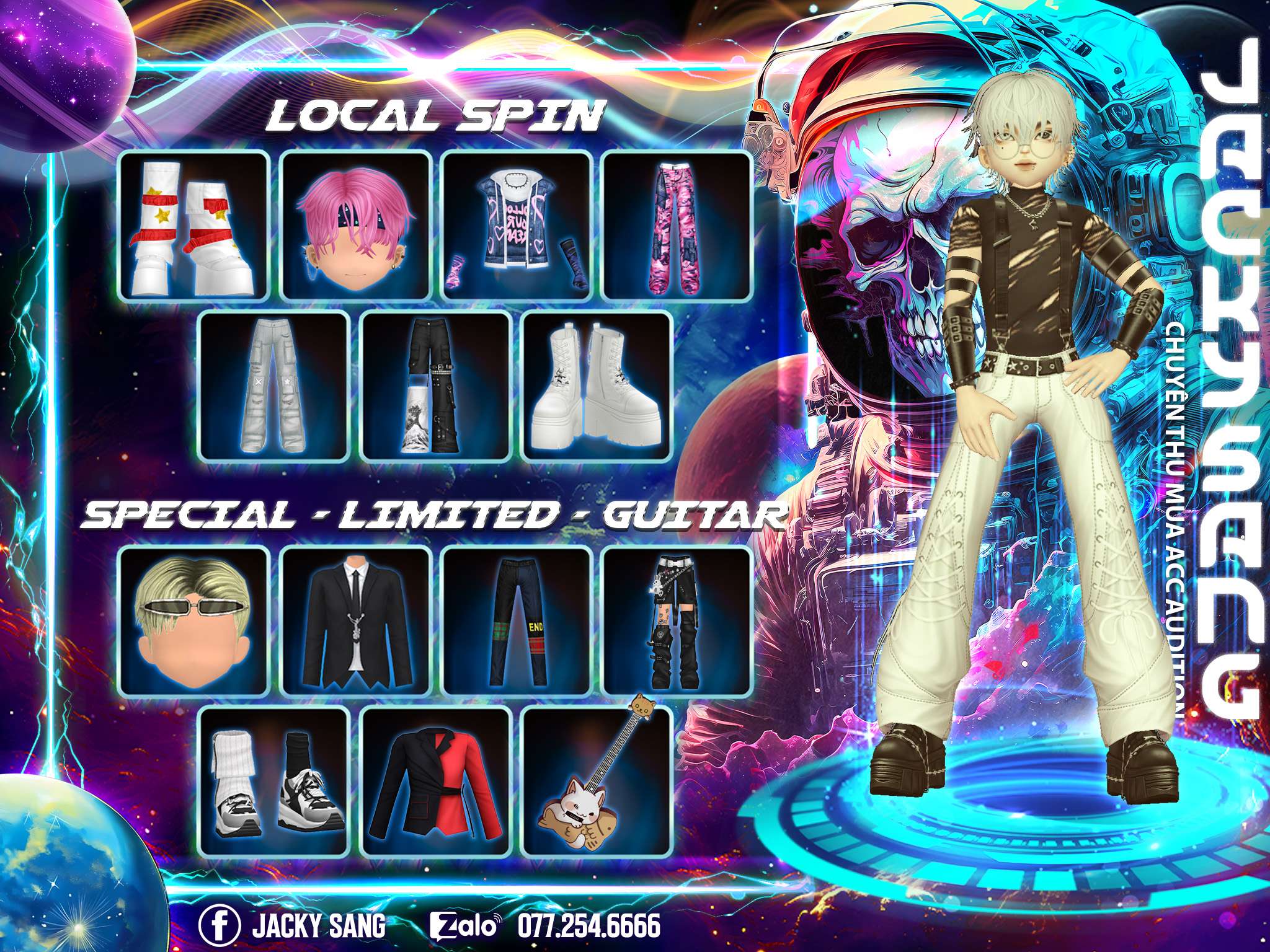Screen dimensions: 1270x952
Task: Select the mismatched sock sneakers tile
Action: click(x=275, y=782)
